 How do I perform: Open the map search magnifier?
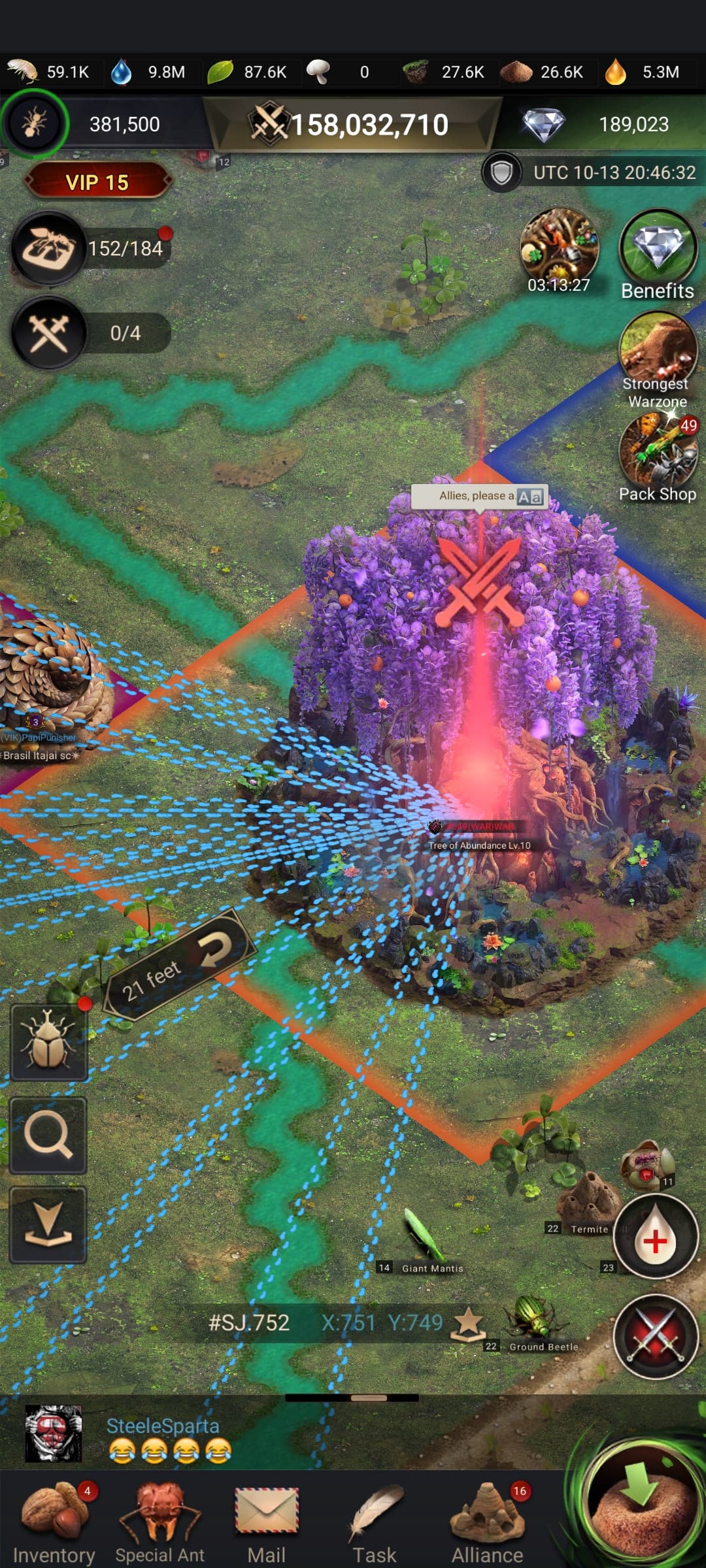click(x=48, y=1135)
